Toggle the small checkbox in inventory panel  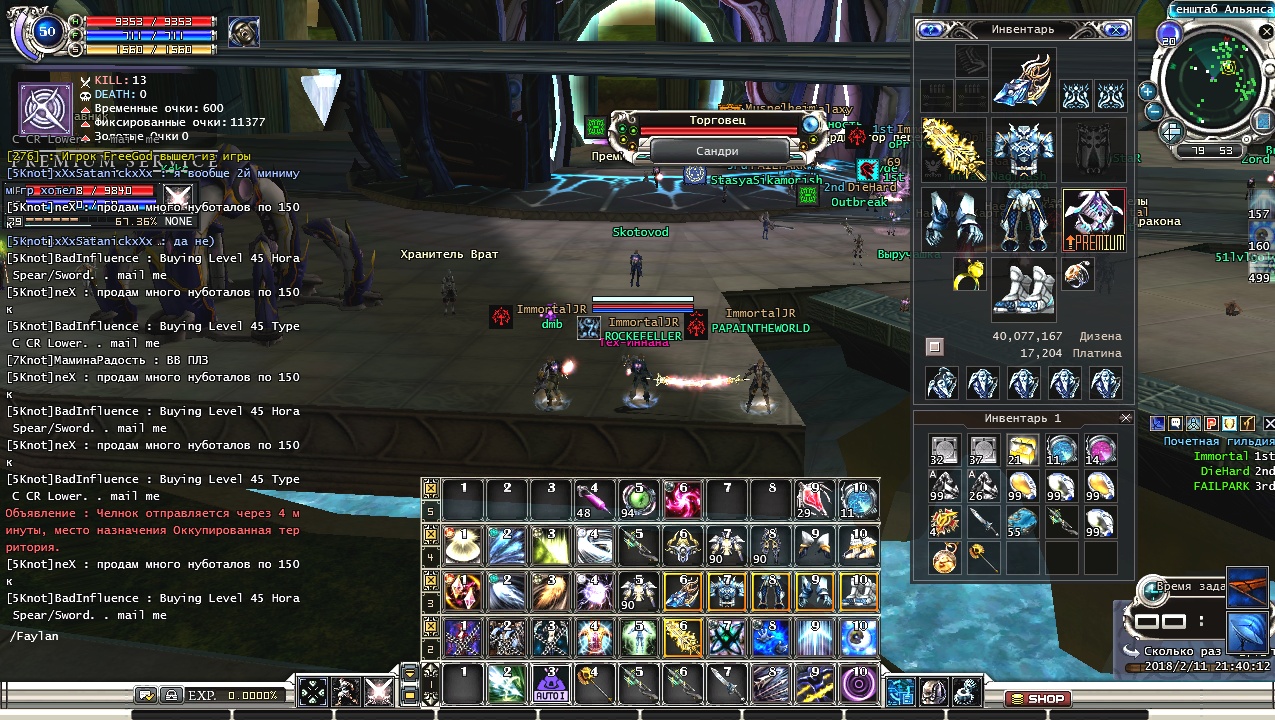[934, 346]
